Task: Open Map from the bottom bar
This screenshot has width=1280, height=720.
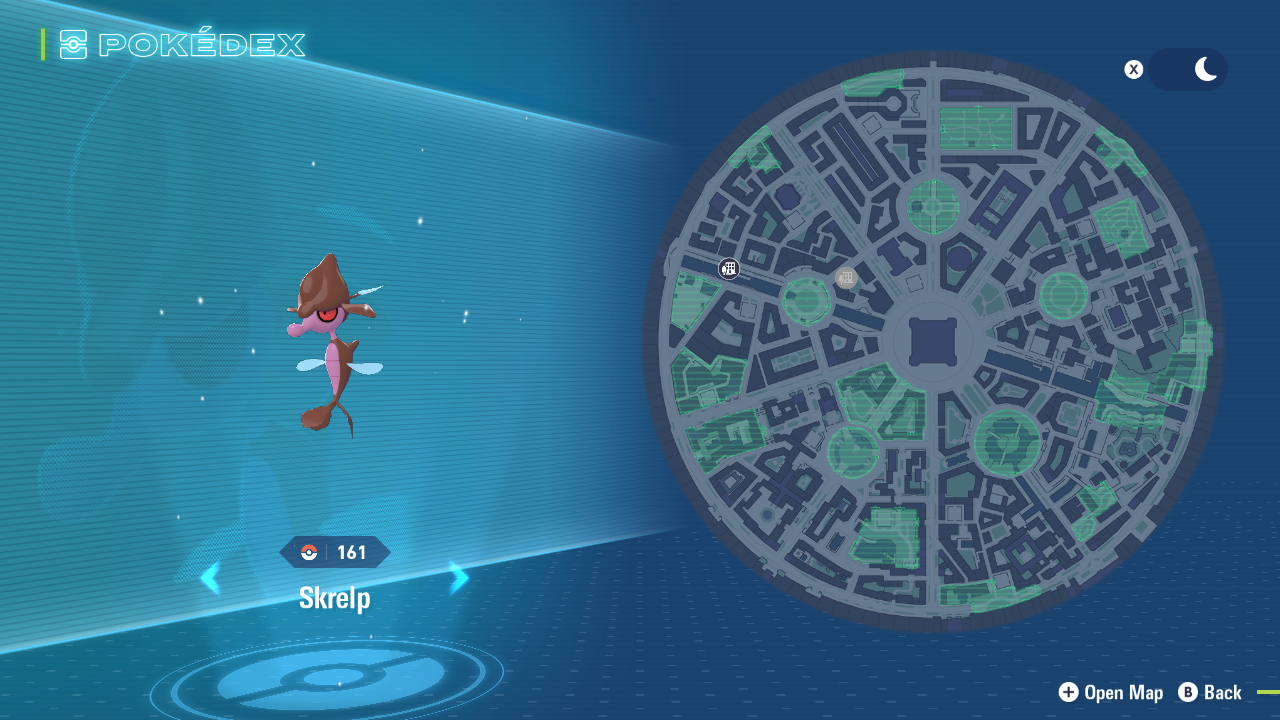Action: [1111, 692]
